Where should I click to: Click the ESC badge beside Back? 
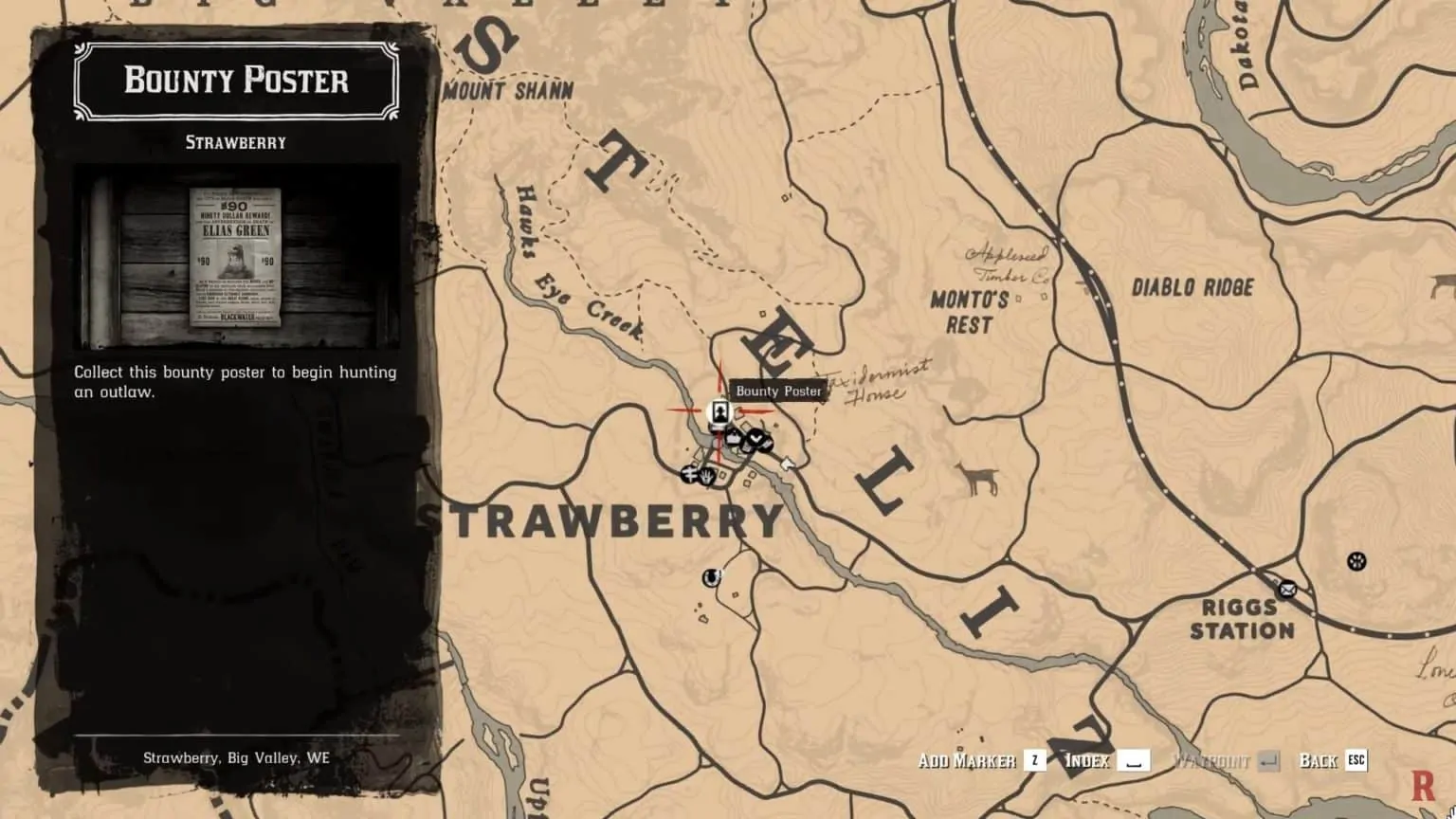[x=1356, y=759]
